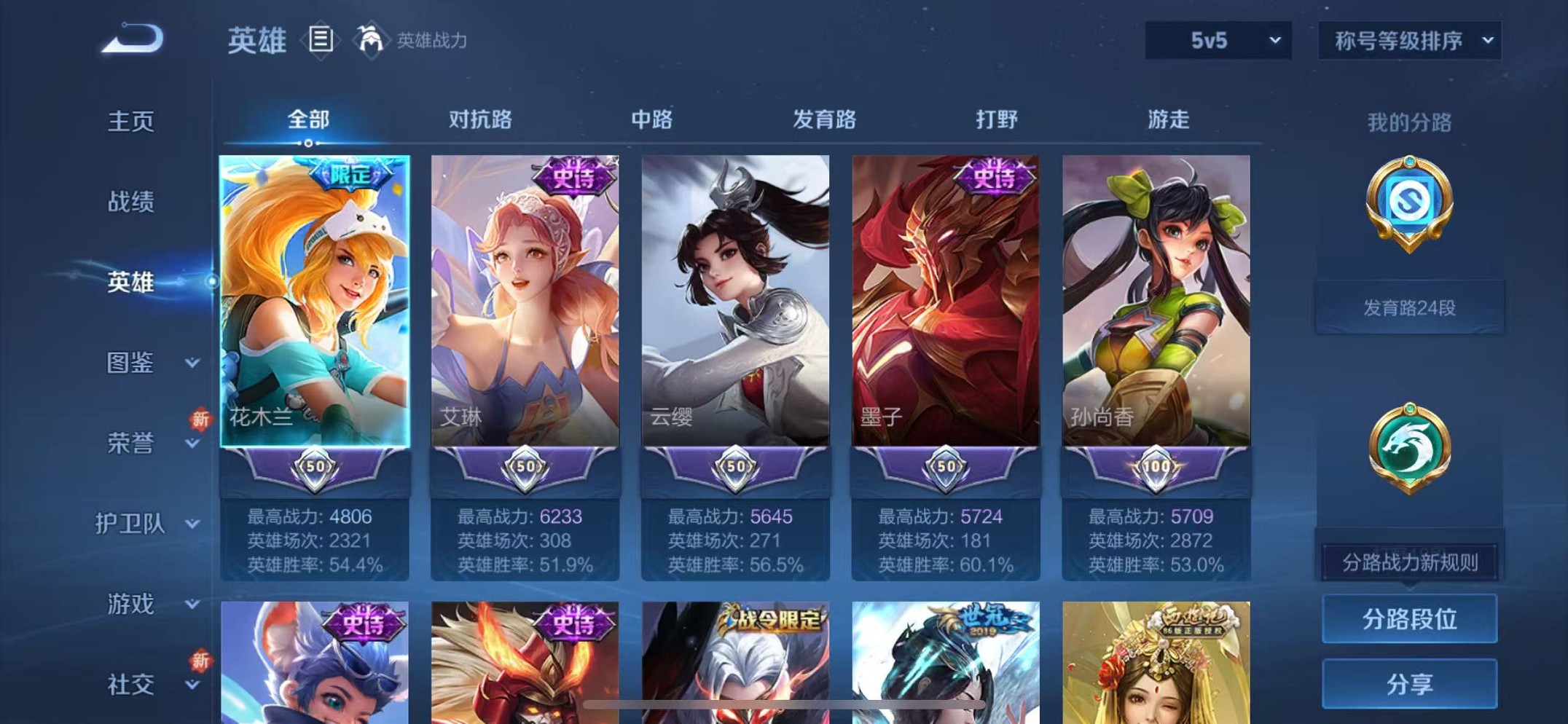This screenshot has width=1568, height=724.
Task: Switch to the 打野 tab
Action: [996, 119]
